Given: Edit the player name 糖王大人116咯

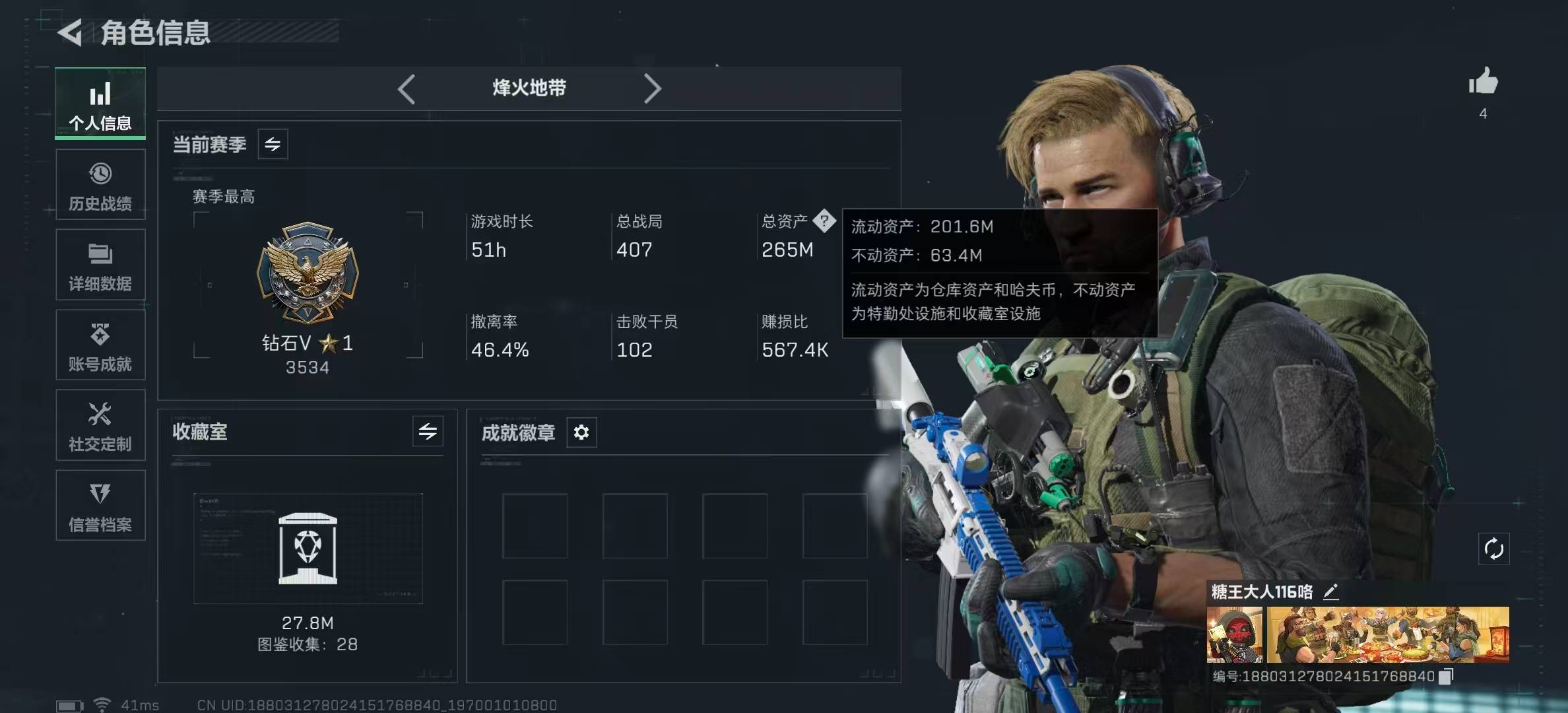Looking at the screenshot, I should 1331,592.
